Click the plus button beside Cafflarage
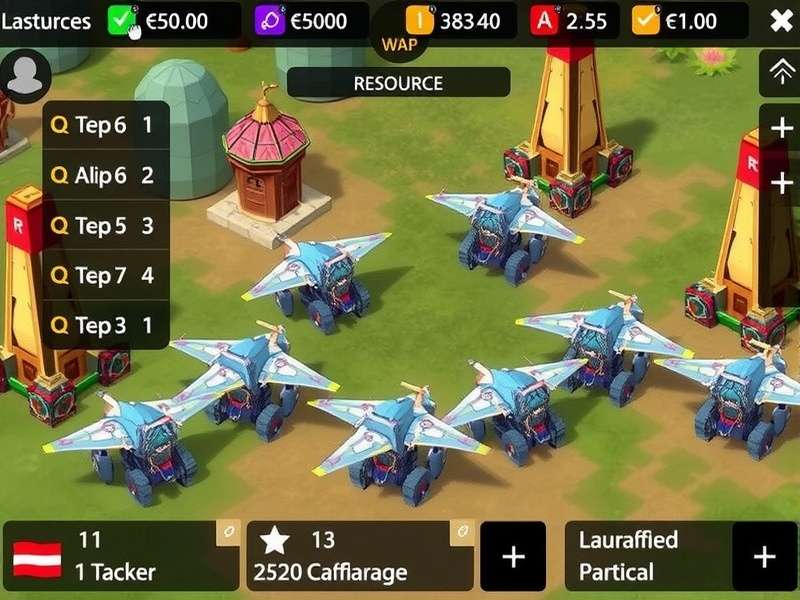 (x=513, y=556)
